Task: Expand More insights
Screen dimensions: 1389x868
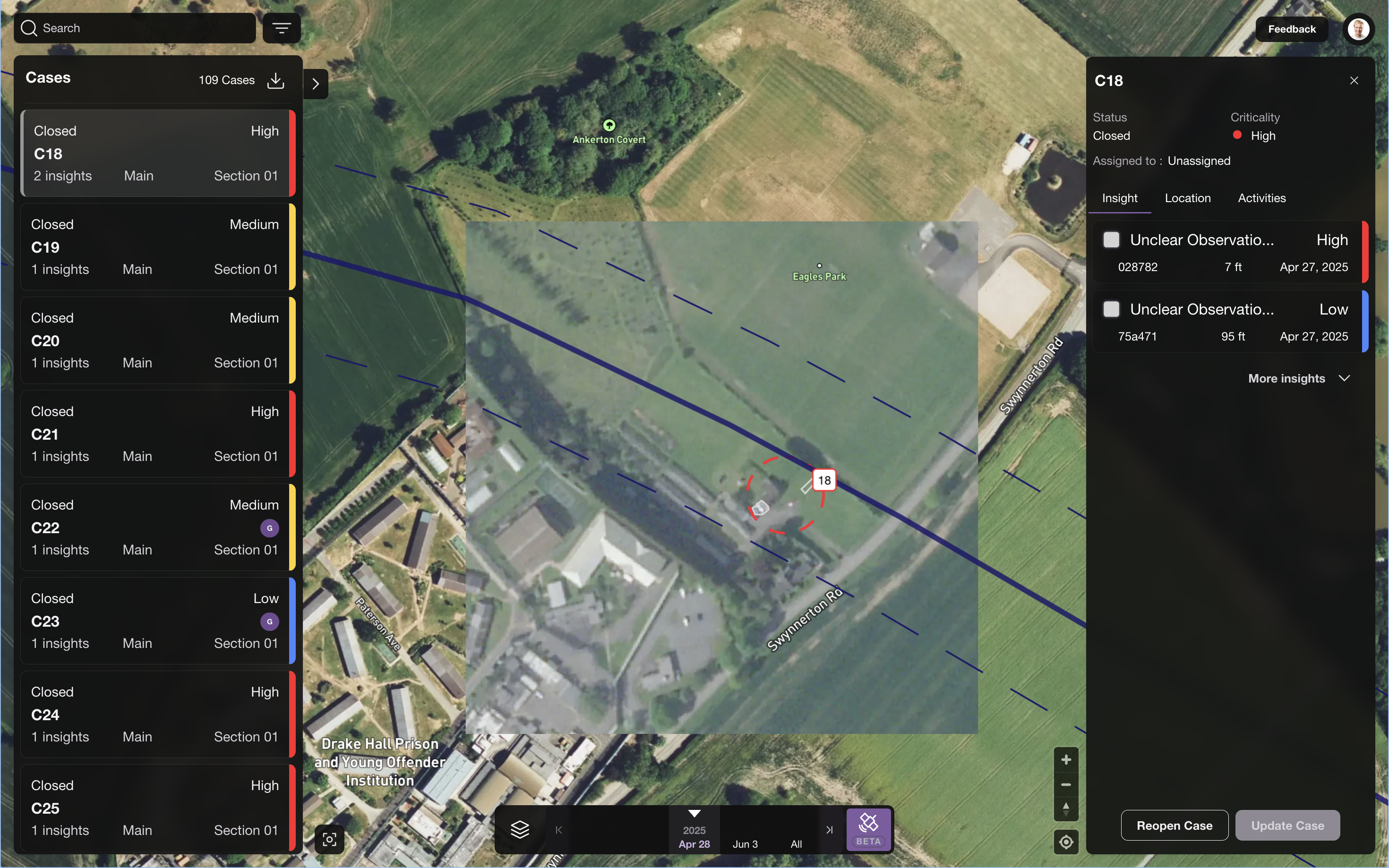Action: (1298, 378)
